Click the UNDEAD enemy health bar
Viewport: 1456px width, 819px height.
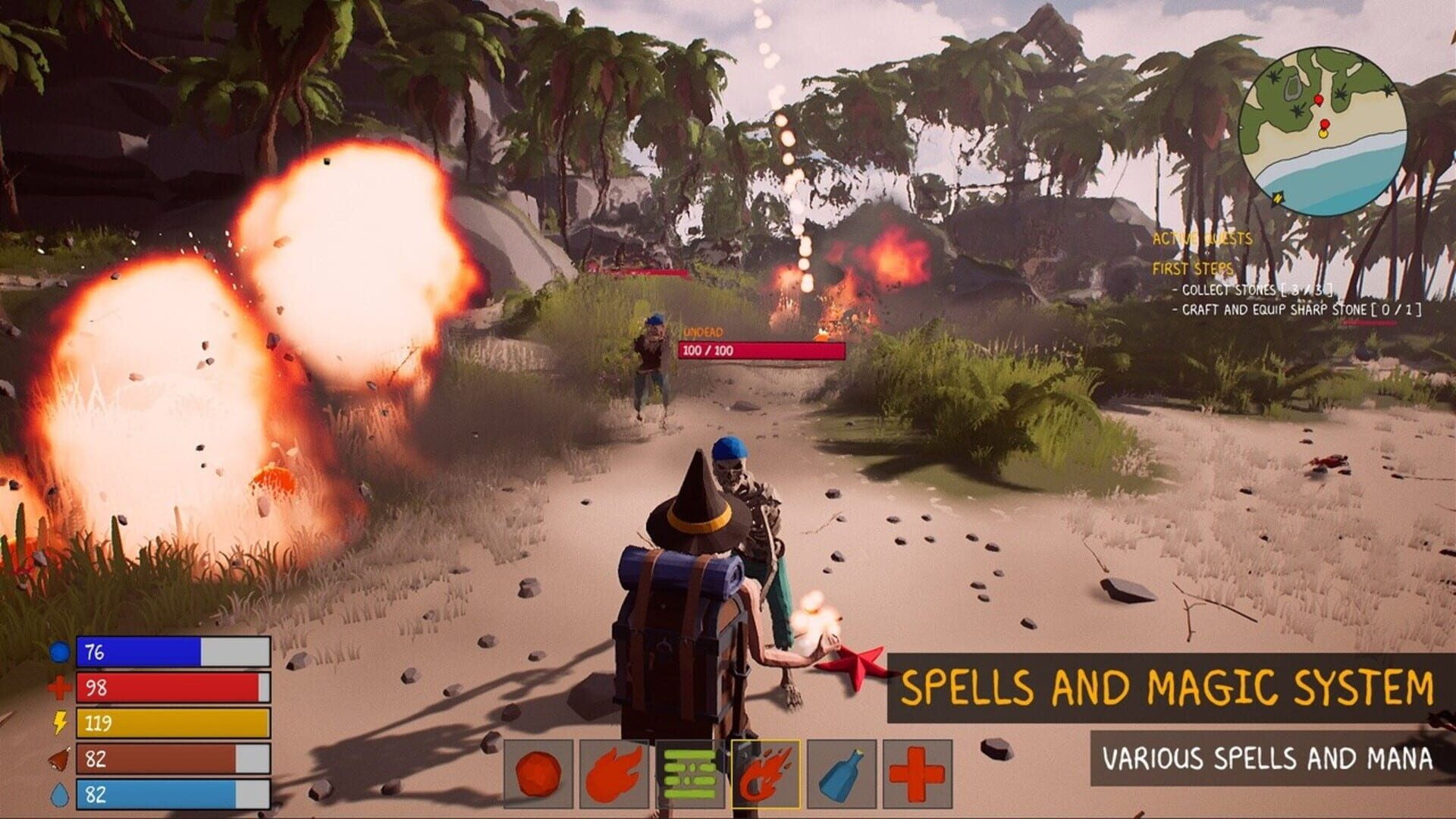(x=758, y=351)
